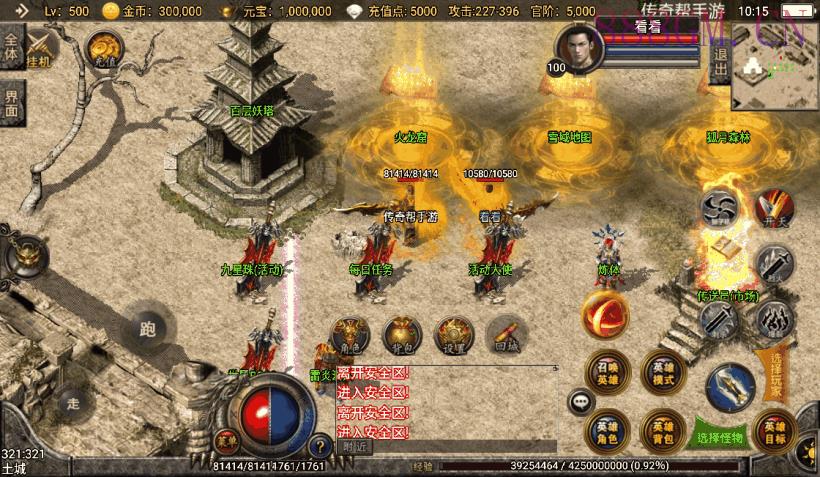Open the 设置 settings icon
820x477 pixels.
coord(455,335)
